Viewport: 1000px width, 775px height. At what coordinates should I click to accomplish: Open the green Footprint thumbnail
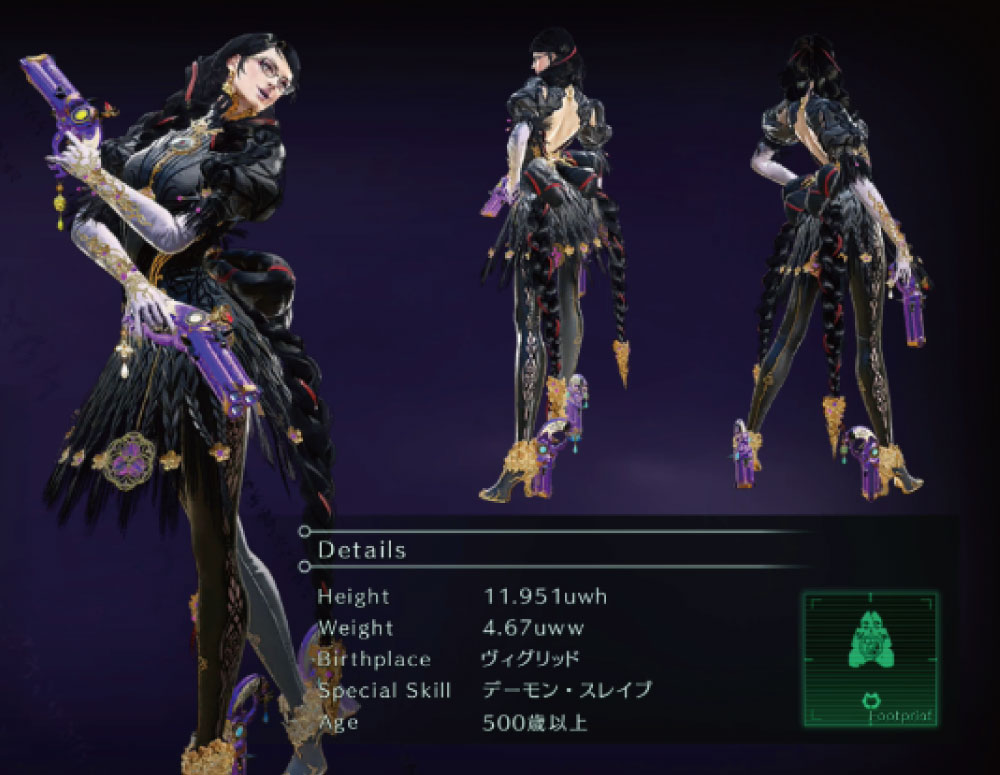869,660
